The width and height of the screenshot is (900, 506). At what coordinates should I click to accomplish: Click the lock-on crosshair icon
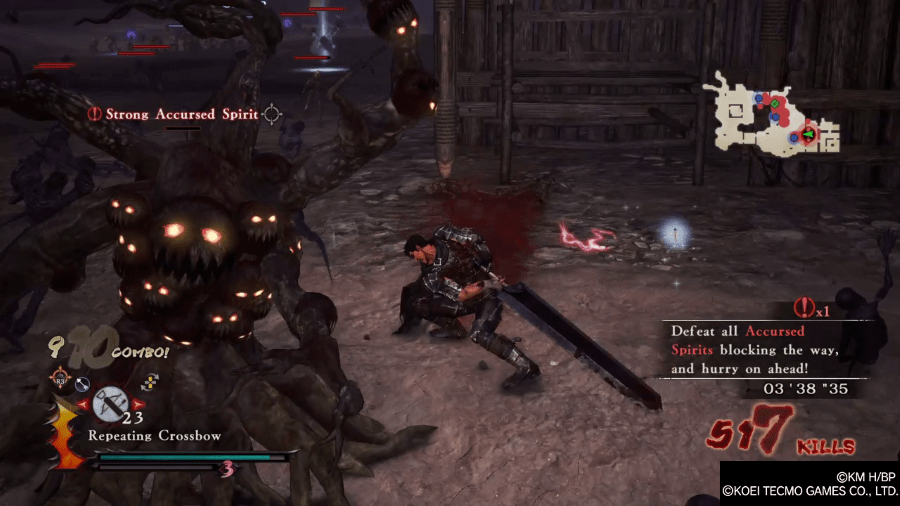(x=271, y=115)
